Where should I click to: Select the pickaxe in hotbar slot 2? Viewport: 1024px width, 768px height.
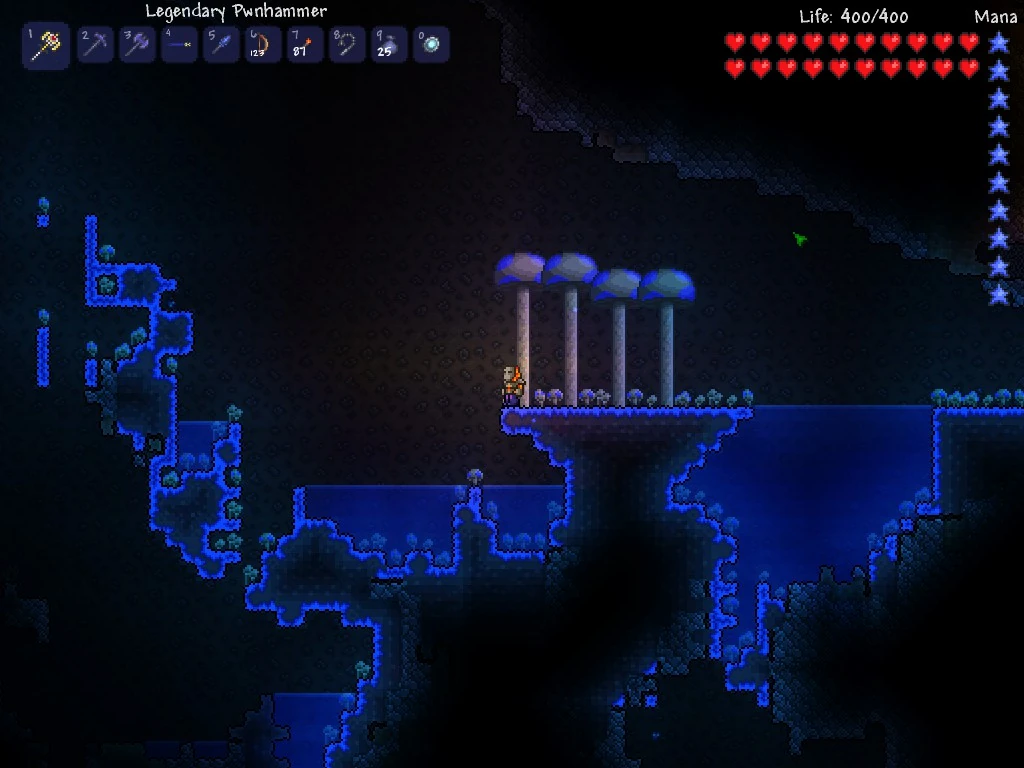pos(96,45)
